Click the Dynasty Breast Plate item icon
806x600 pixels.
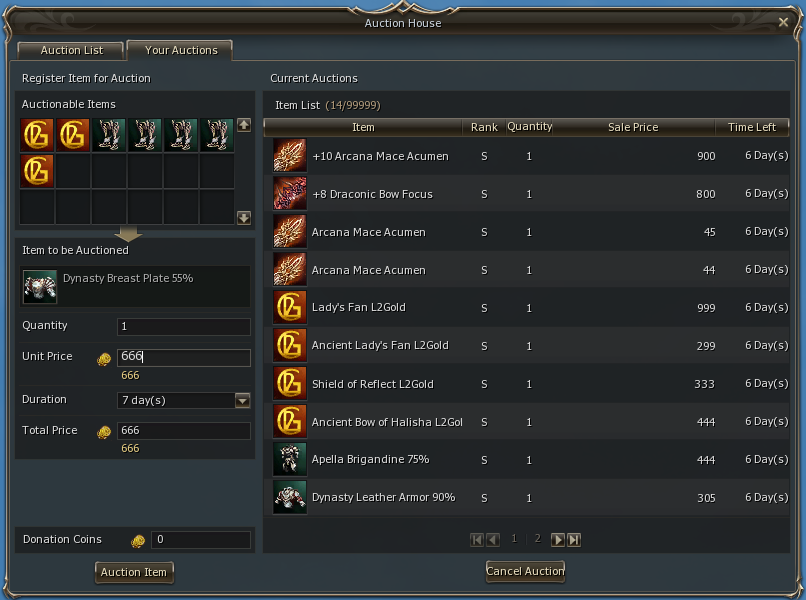pyautogui.click(x=40, y=286)
